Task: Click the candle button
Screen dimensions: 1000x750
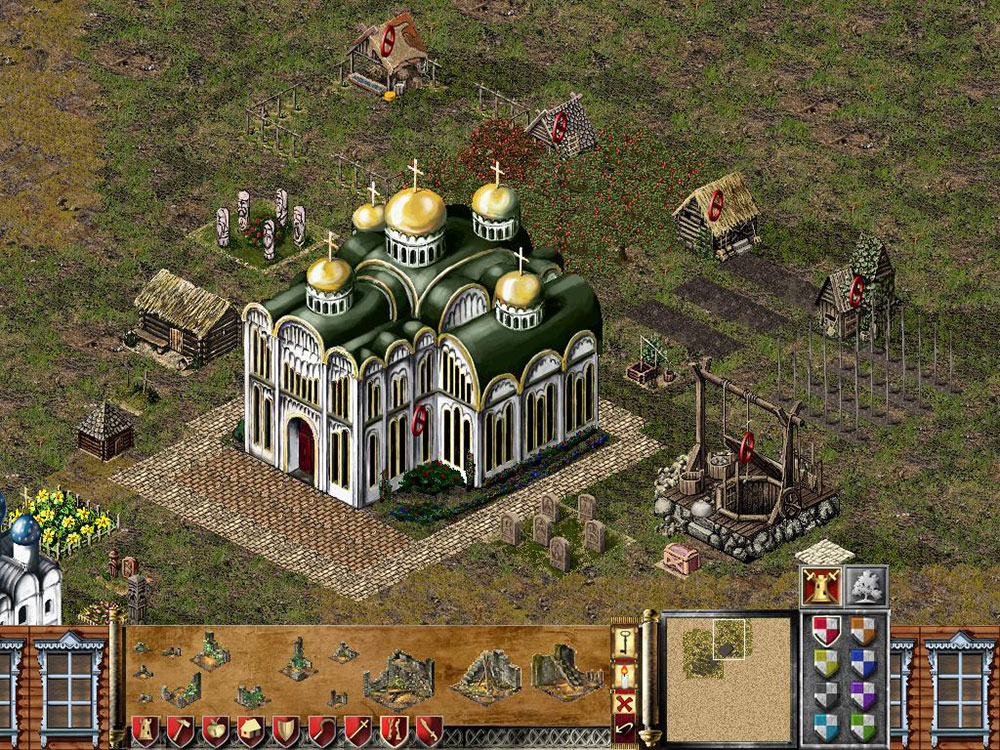Action: (x=624, y=674)
